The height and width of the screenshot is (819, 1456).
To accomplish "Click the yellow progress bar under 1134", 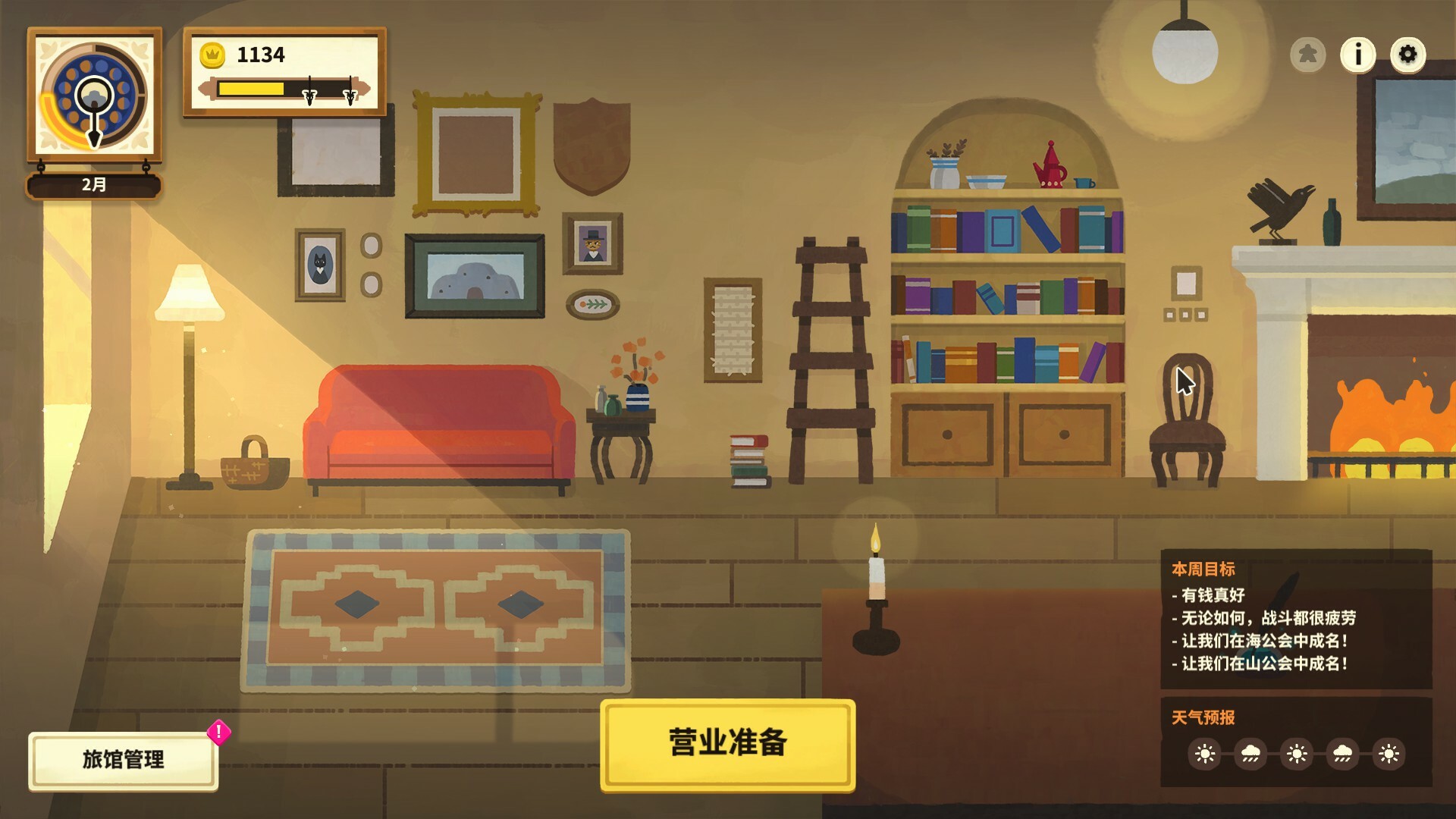I will point(250,86).
